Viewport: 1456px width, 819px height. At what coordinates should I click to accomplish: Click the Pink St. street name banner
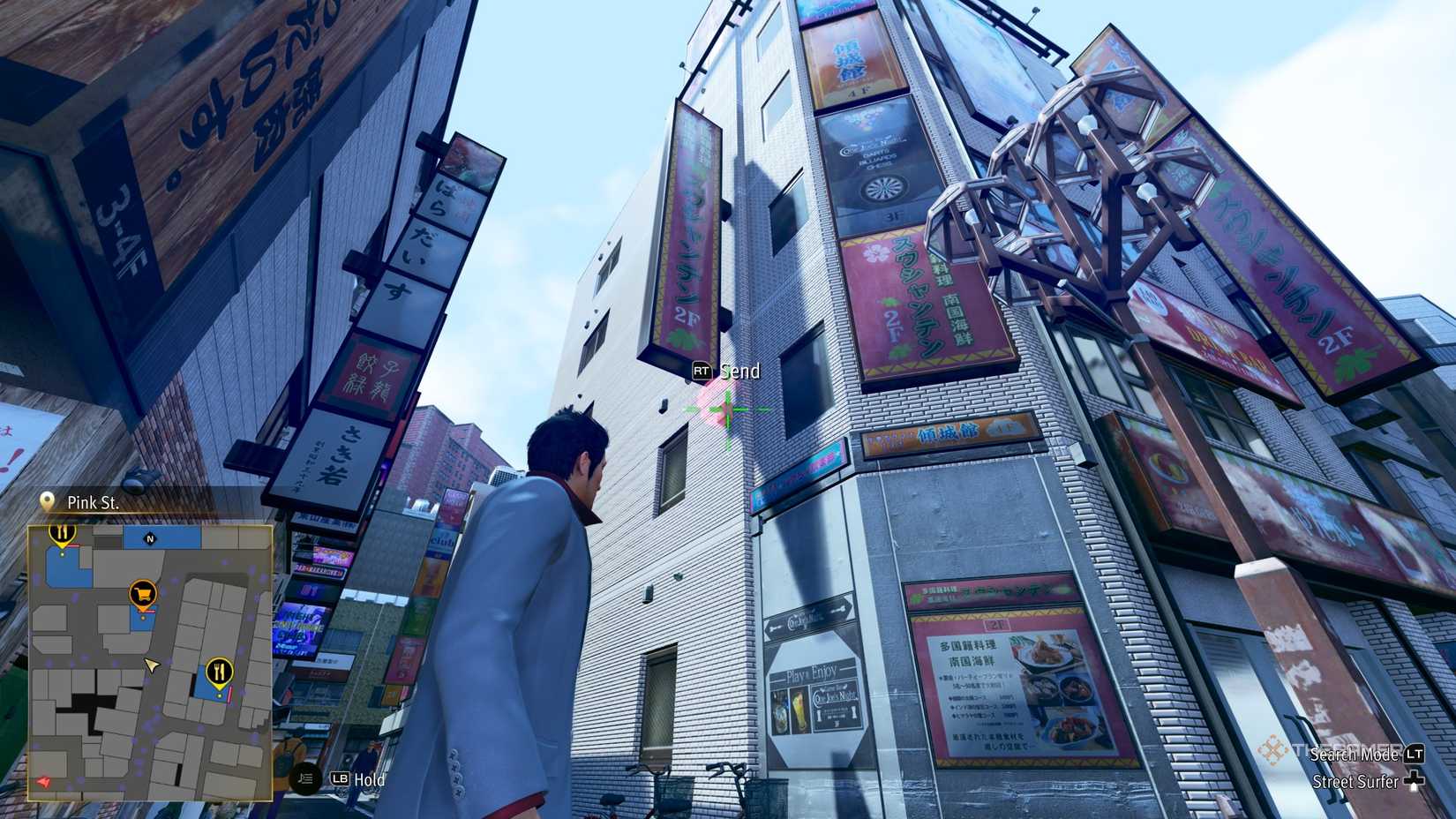(x=95, y=502)
